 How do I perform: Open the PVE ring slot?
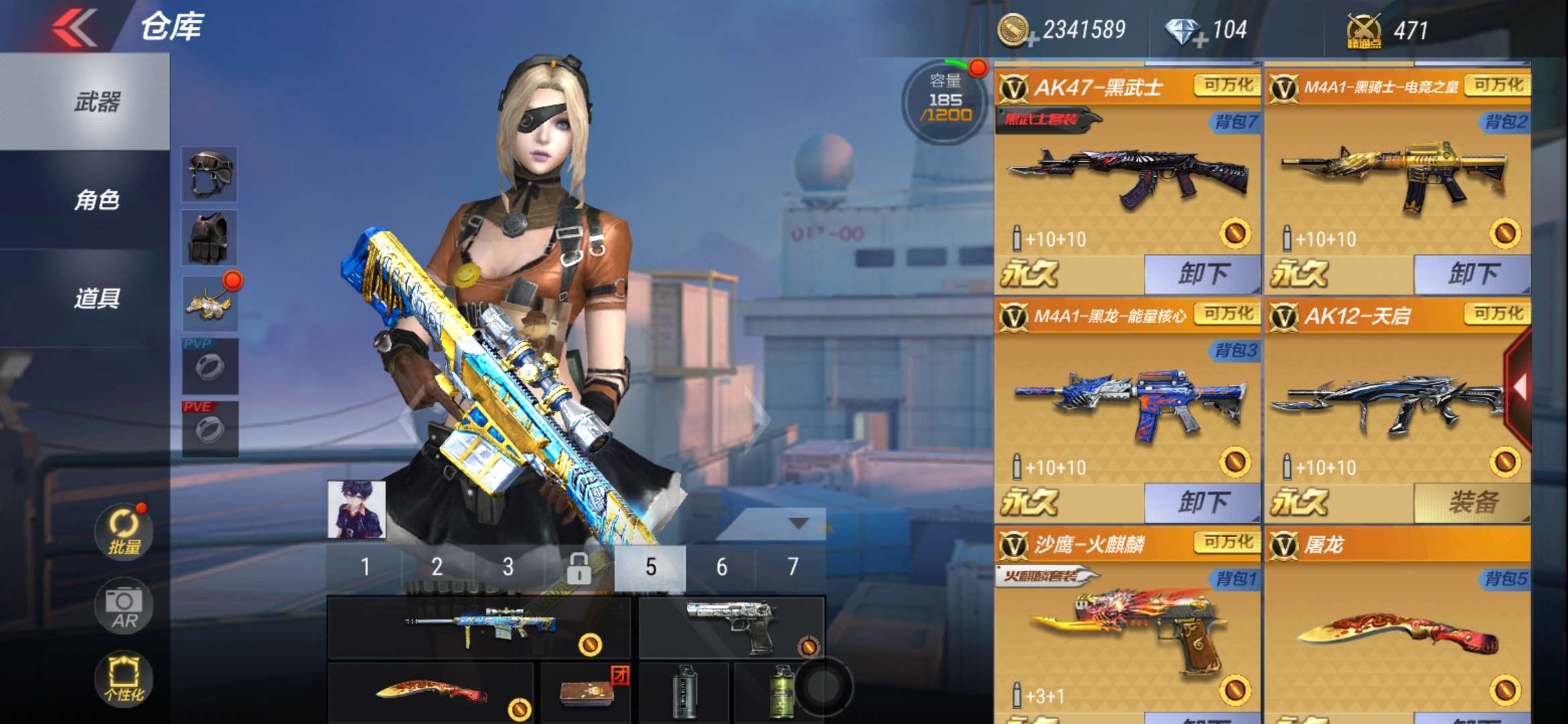(210, 429)
